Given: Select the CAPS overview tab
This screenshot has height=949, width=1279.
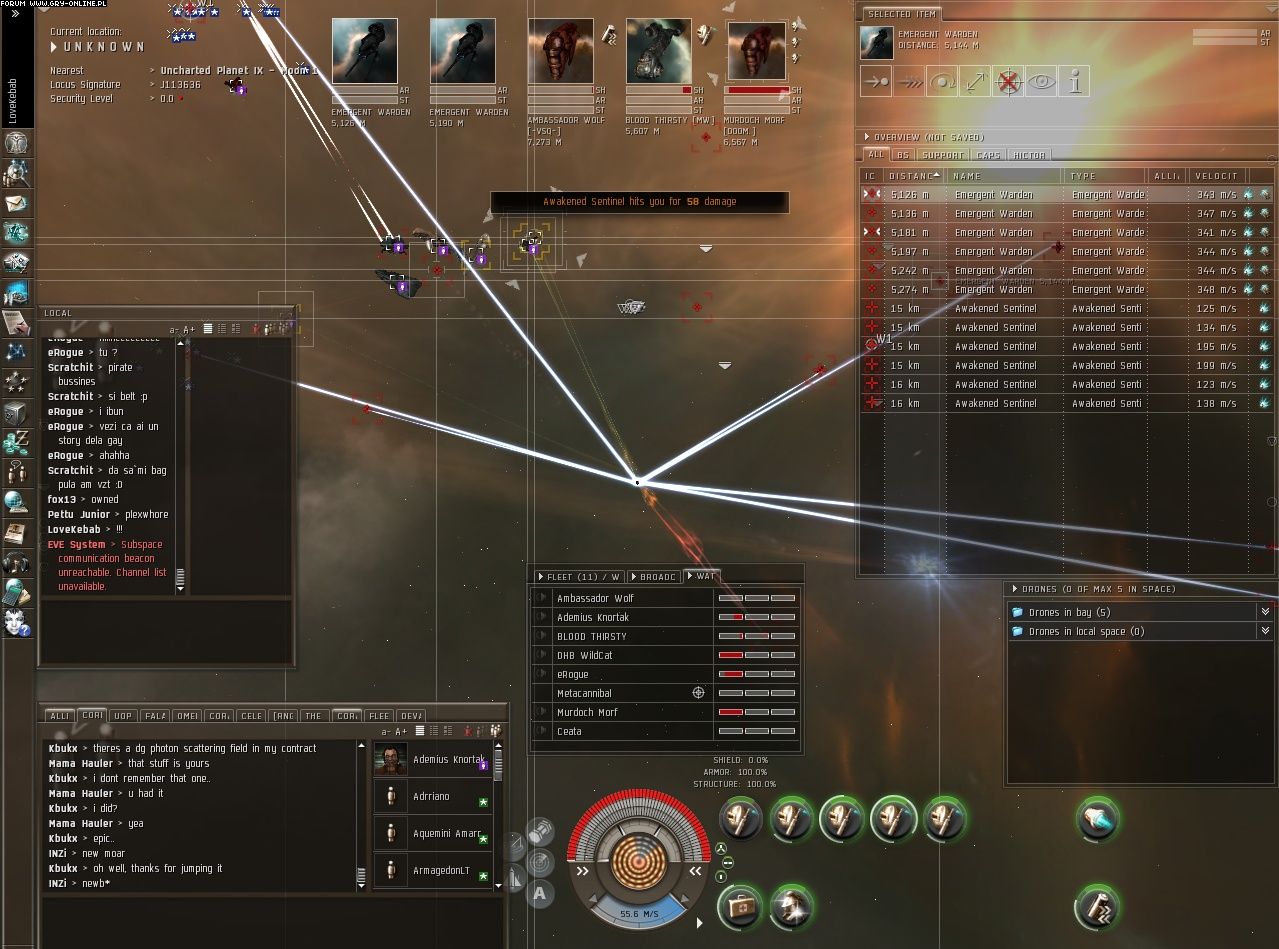Looking at the screenshot, I should 988,155.
